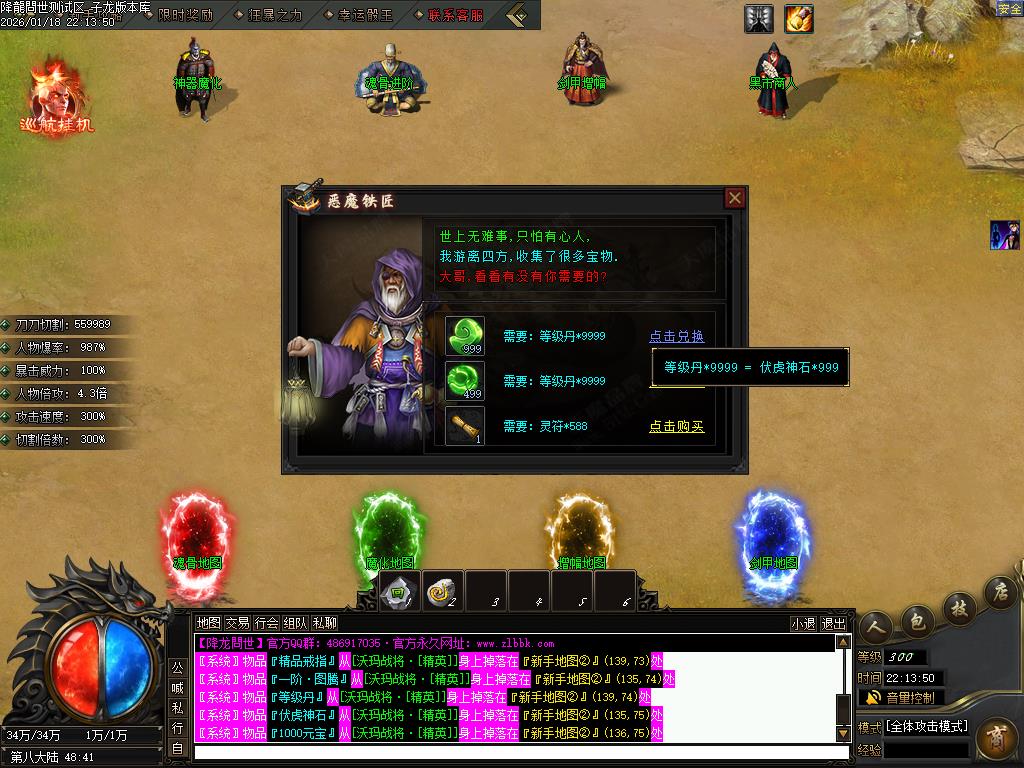
Task: Toggle the 巡航挂机 auto-battle icon
Action: [x=57, y=98]
